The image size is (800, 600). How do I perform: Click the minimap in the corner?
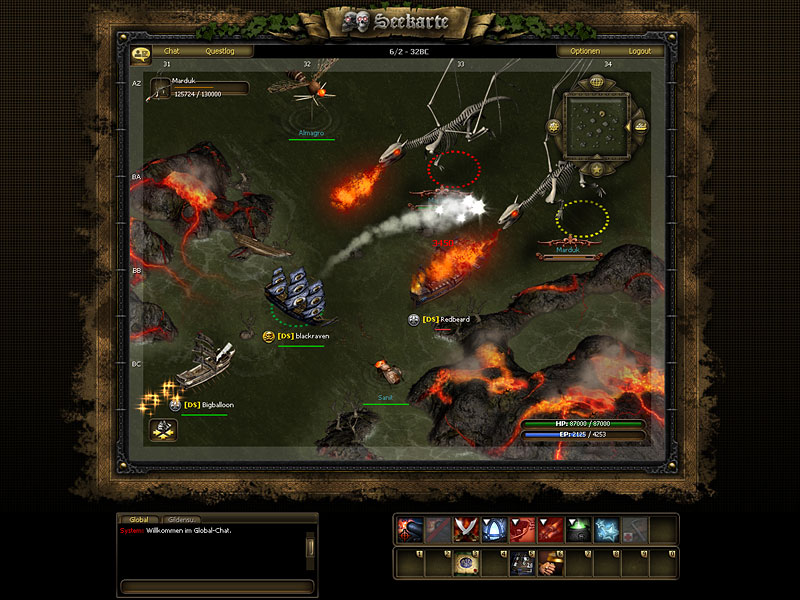click(596, 126)
